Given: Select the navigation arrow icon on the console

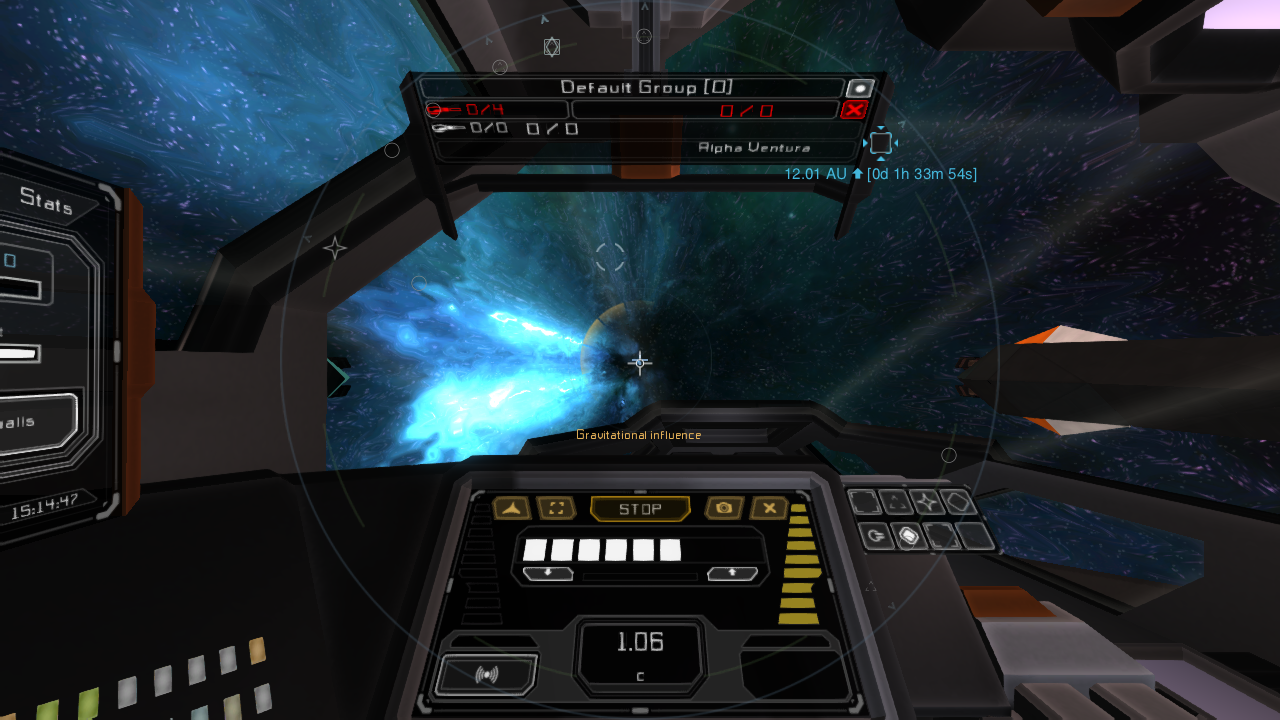Looking at the screenshot, I should tap(511, 508).
